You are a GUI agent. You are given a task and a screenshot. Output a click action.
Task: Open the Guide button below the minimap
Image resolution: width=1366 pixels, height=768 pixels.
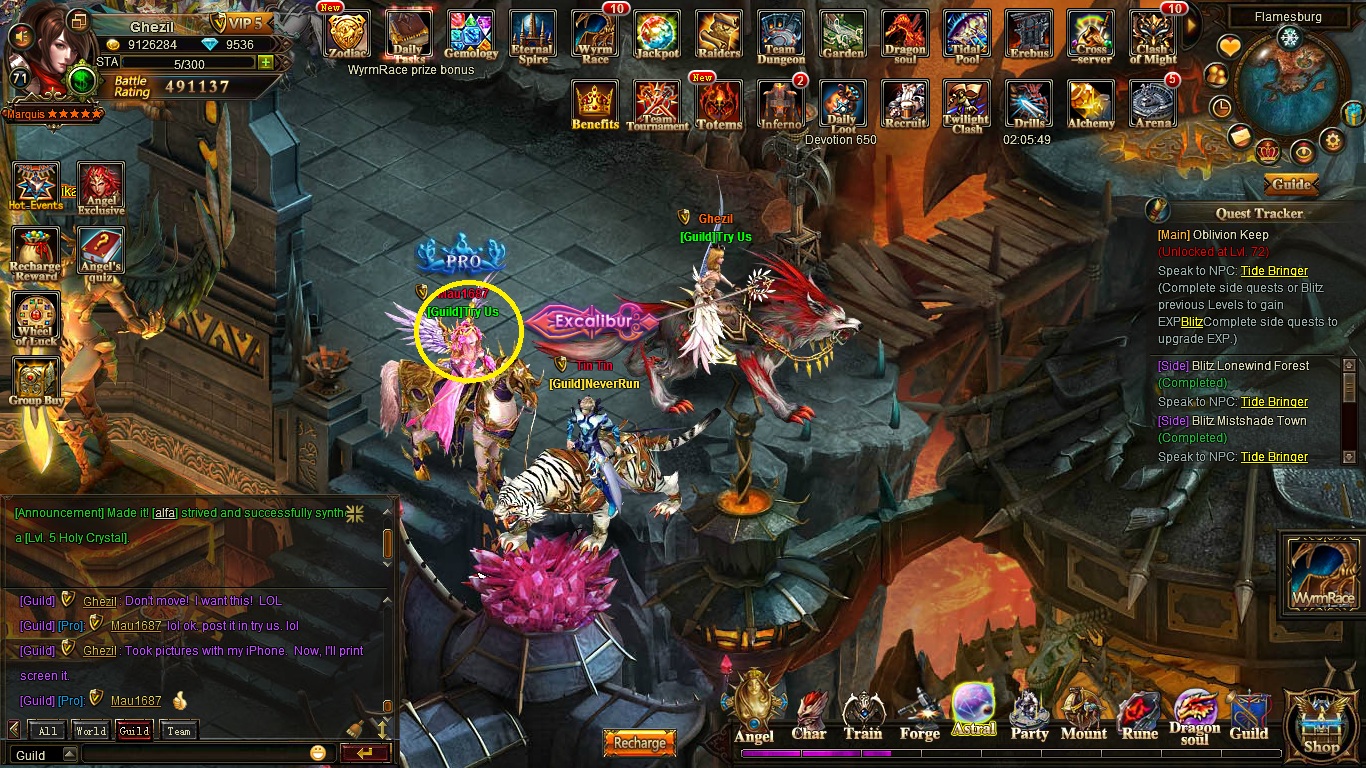1291,184
